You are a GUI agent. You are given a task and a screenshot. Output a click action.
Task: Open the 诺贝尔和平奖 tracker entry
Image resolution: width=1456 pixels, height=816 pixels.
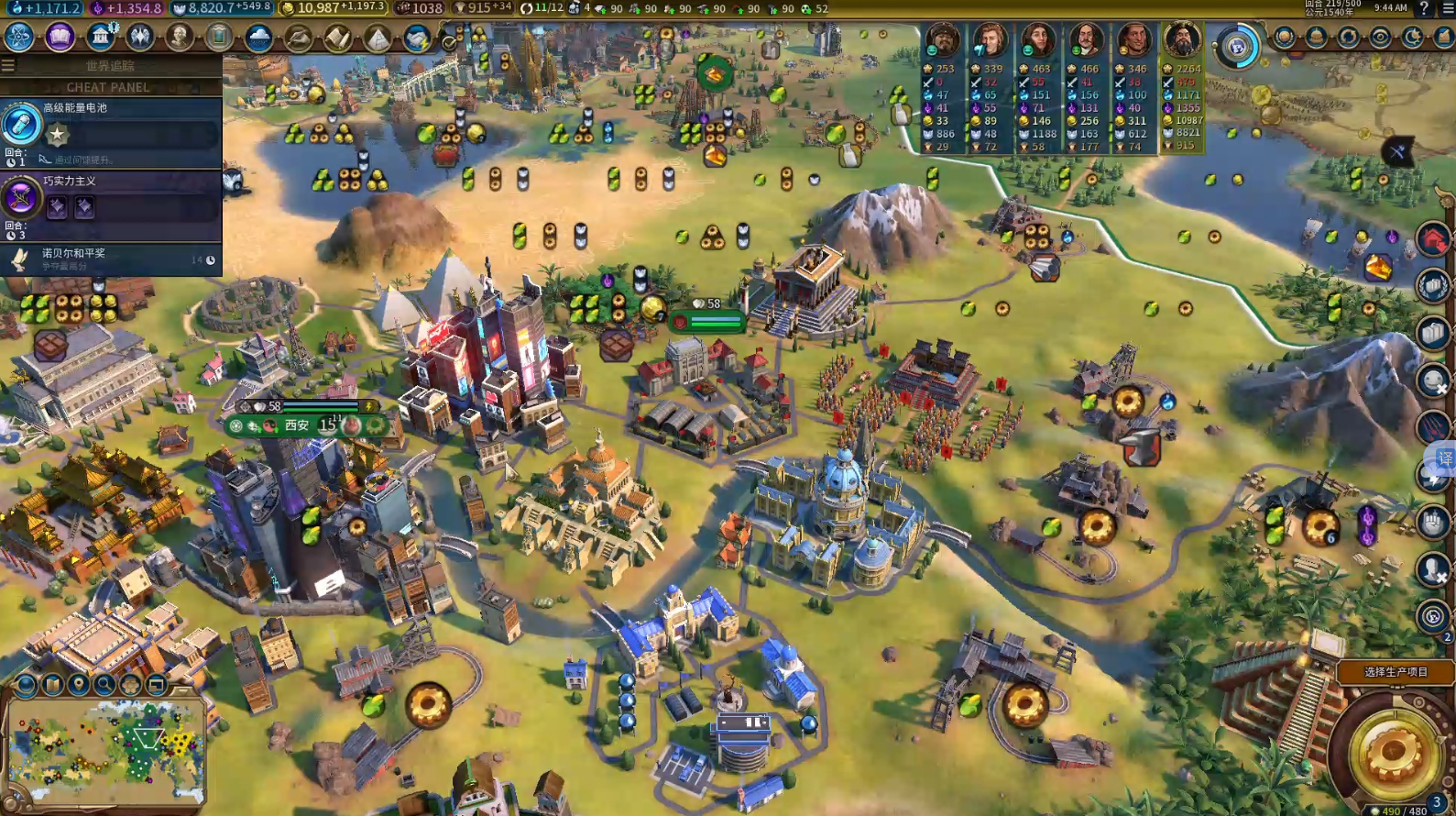[x=110, y=259]
